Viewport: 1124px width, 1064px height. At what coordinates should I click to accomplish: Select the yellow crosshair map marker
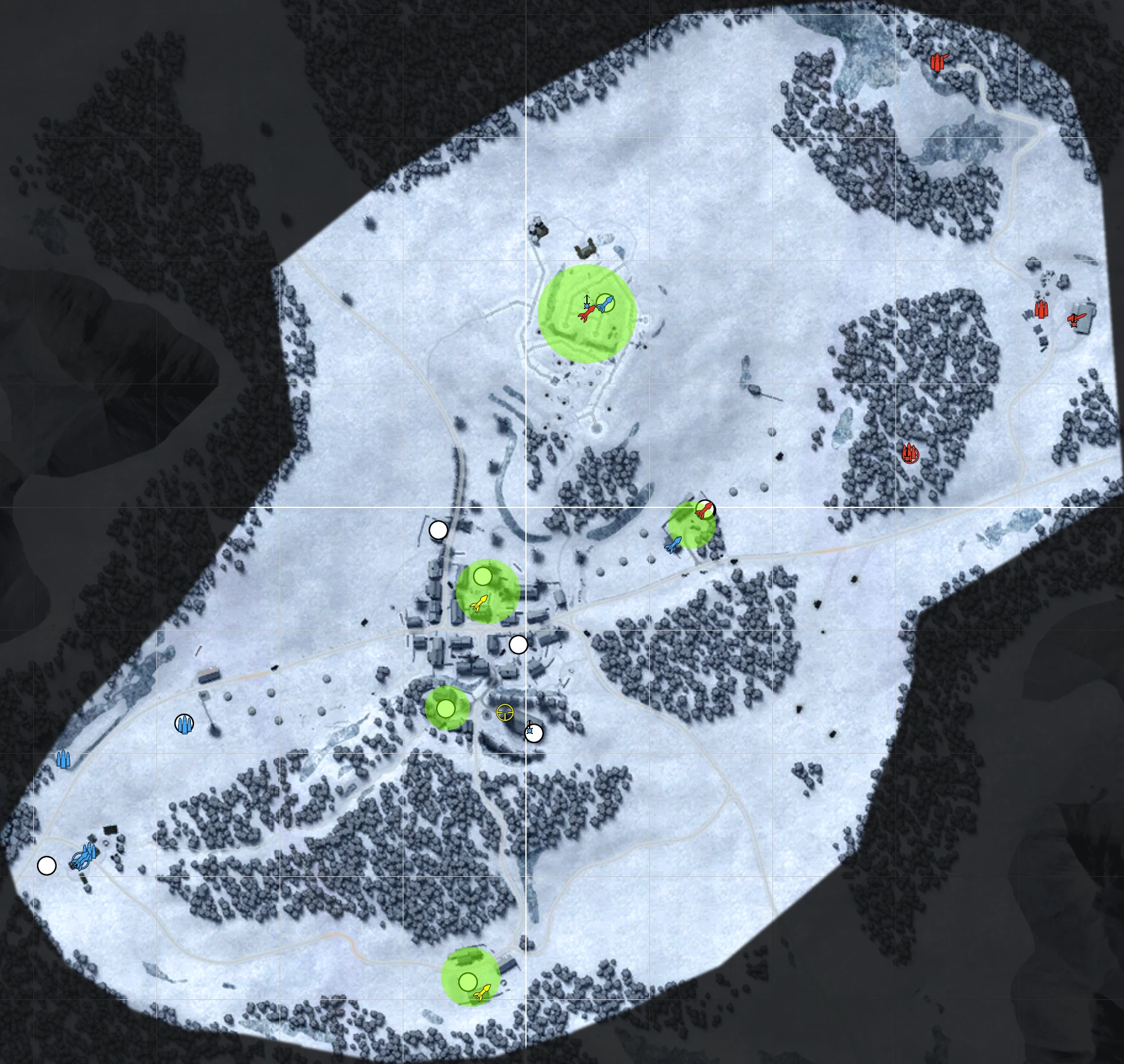tap(504, 712)
